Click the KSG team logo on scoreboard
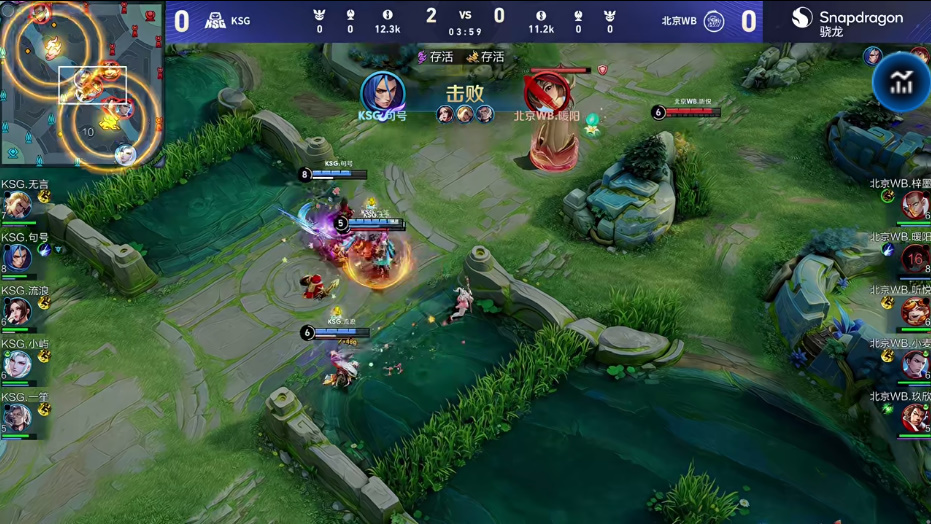The width and height of the screenshot is (931, 524). [215, 20]
